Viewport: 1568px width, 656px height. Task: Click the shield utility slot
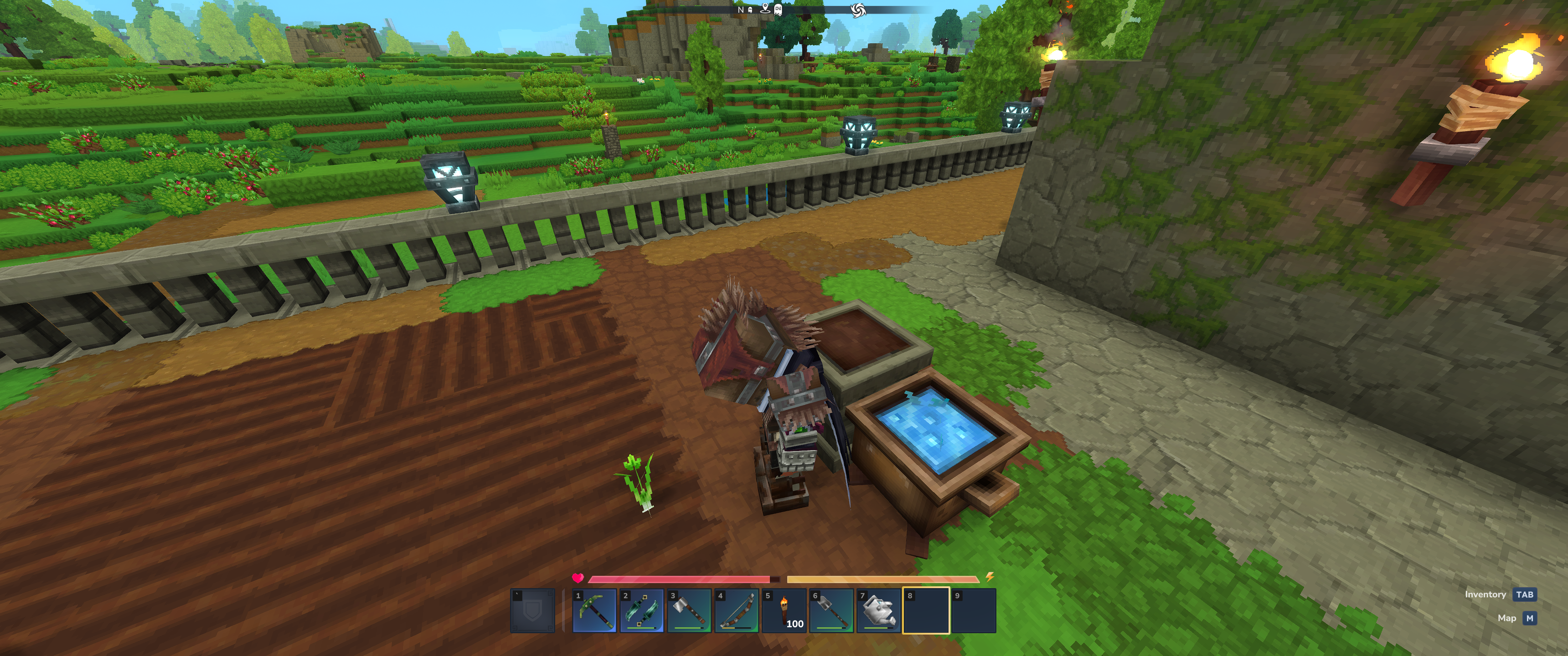tap(532, 610)
